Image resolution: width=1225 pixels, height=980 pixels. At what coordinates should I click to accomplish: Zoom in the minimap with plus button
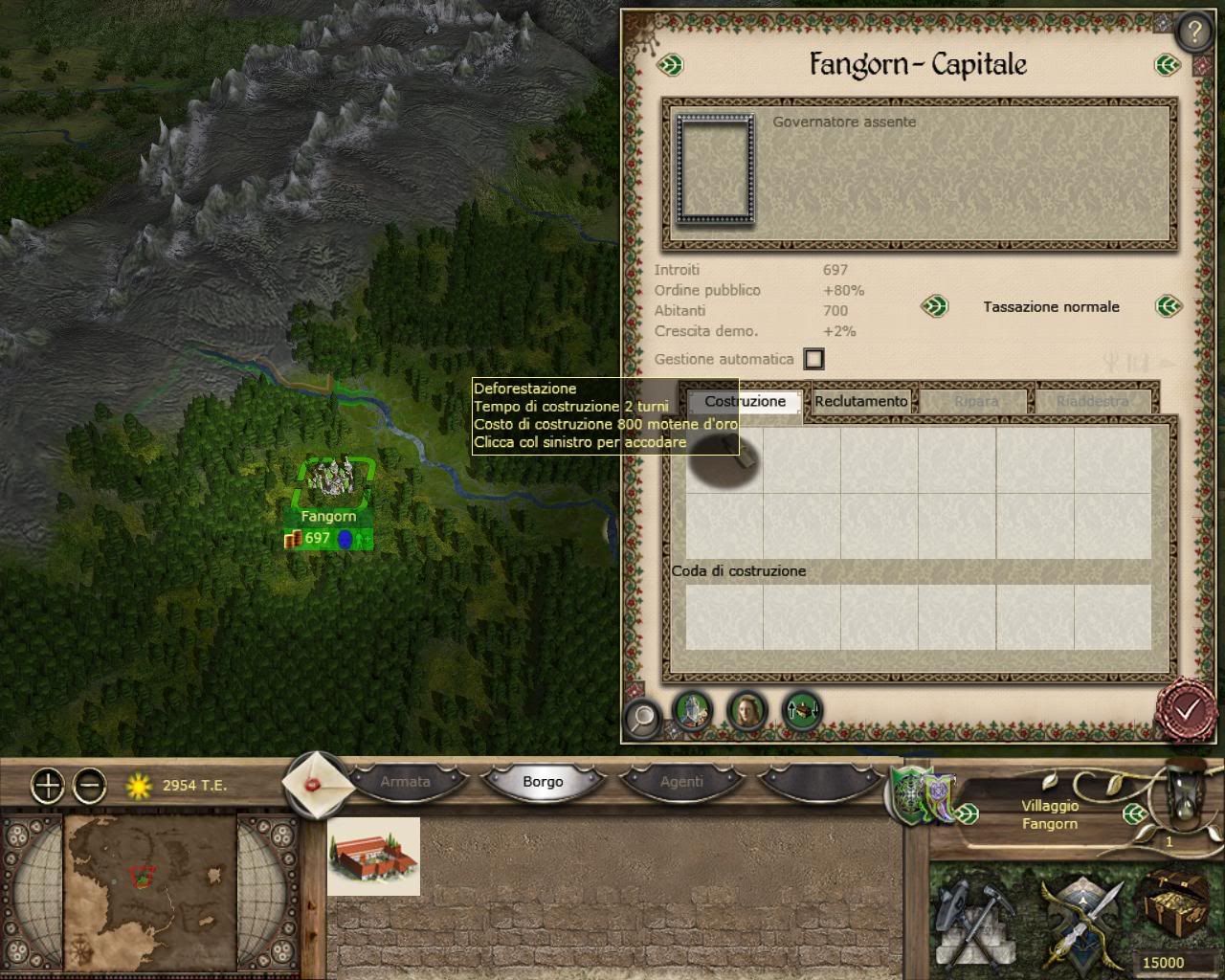point(48,786)
